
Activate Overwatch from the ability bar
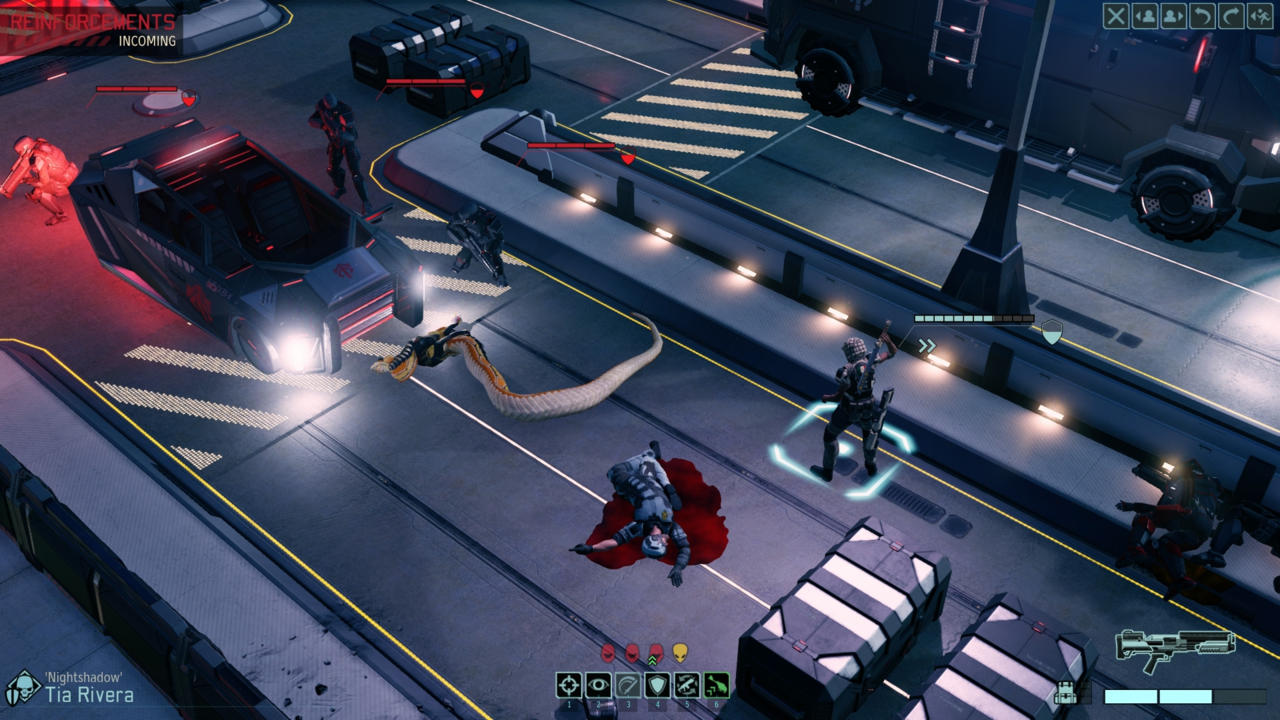tap(597, 686)
